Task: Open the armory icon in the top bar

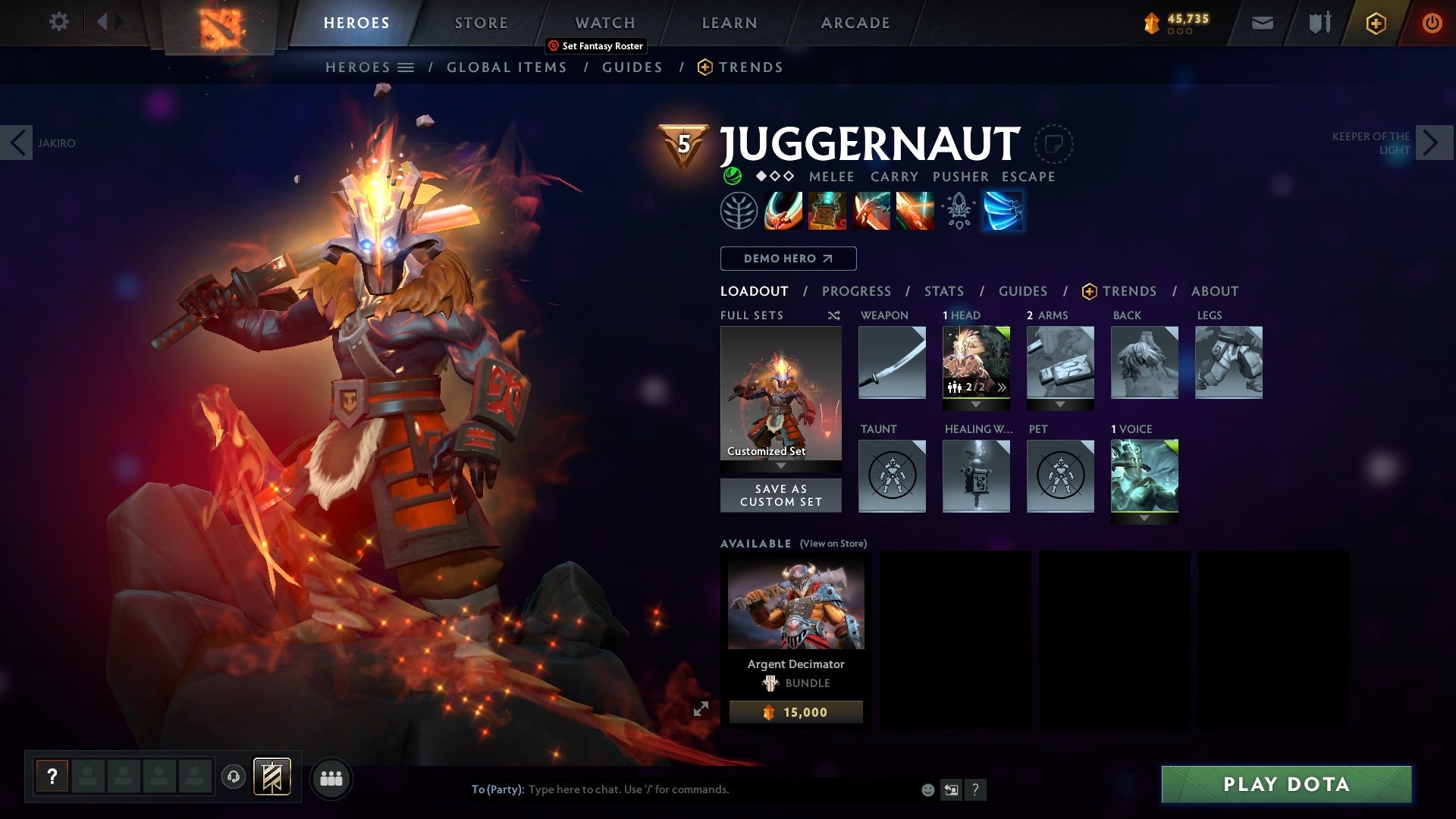Action: [1318, 22]
